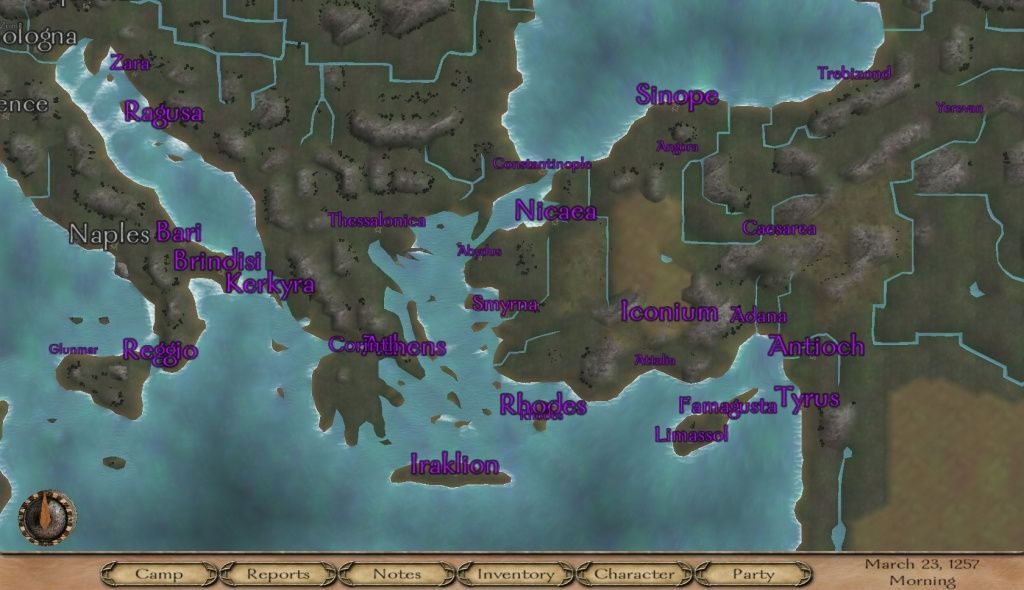Click the Ragusa map label
The height and width of the screenshot is (590, 1024).
pyautogui.click(x=163, y=112)
